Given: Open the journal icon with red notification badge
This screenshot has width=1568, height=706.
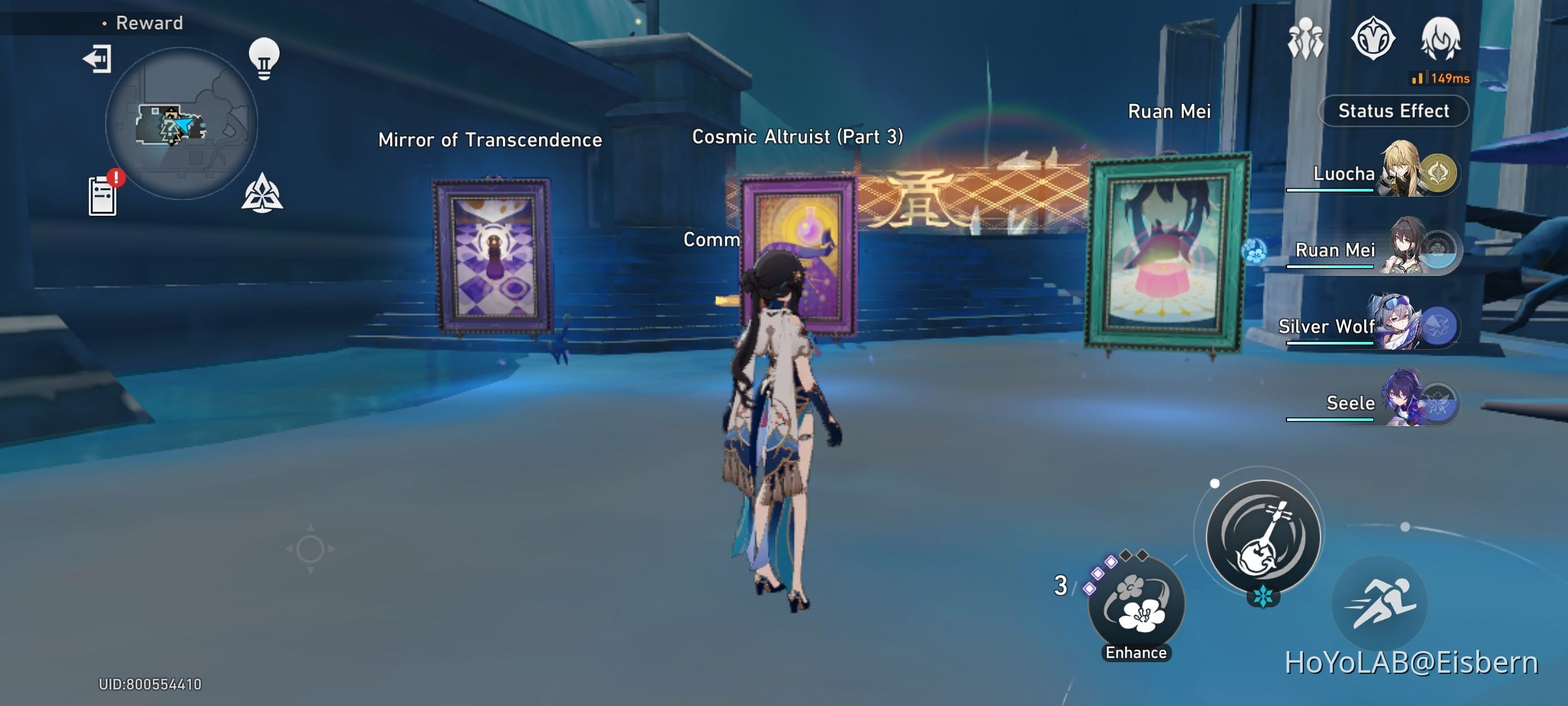Looking at the screenshot, I should tap(102, 193).
